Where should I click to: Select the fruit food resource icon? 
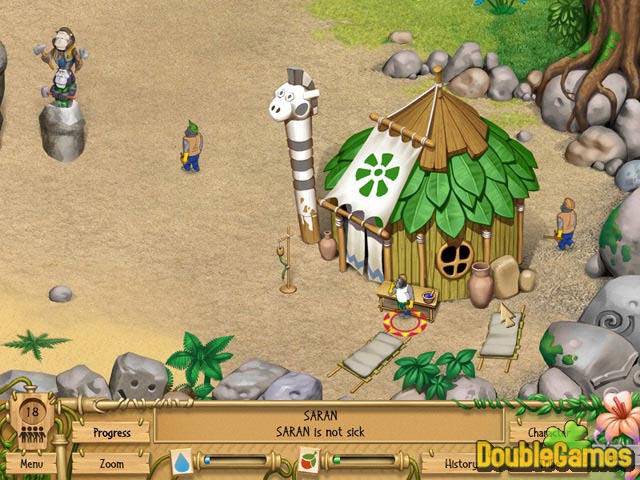point(309,462)
